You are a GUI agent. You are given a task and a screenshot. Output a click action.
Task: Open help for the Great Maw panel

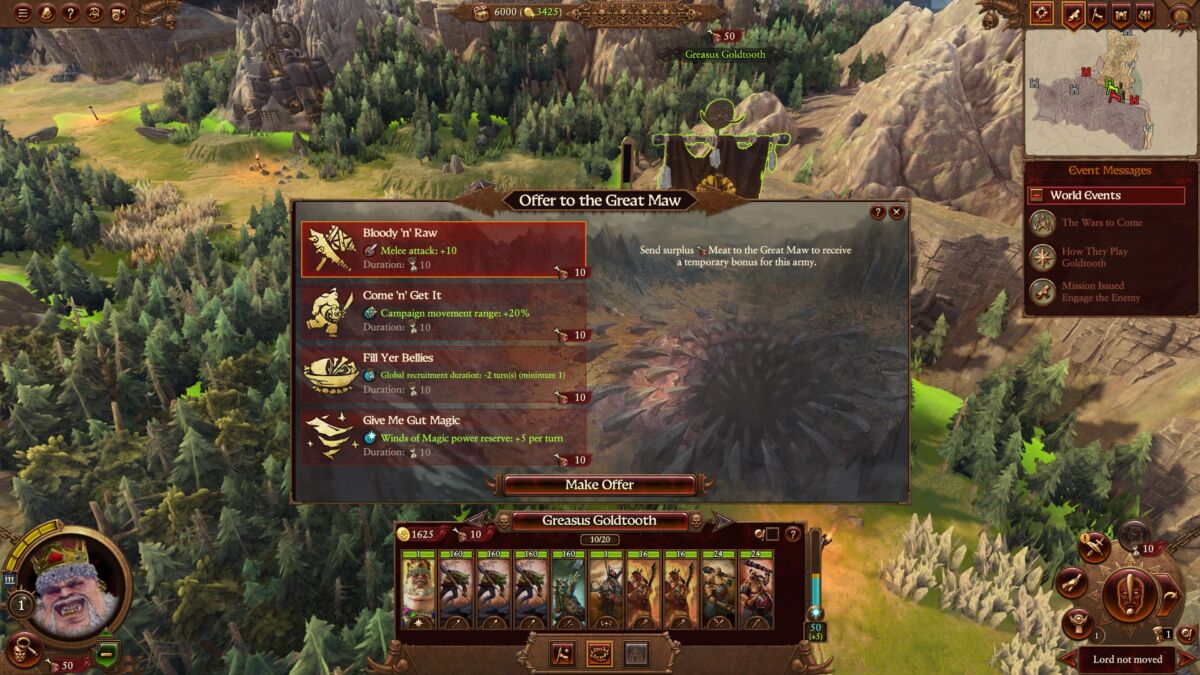(878, 212)
